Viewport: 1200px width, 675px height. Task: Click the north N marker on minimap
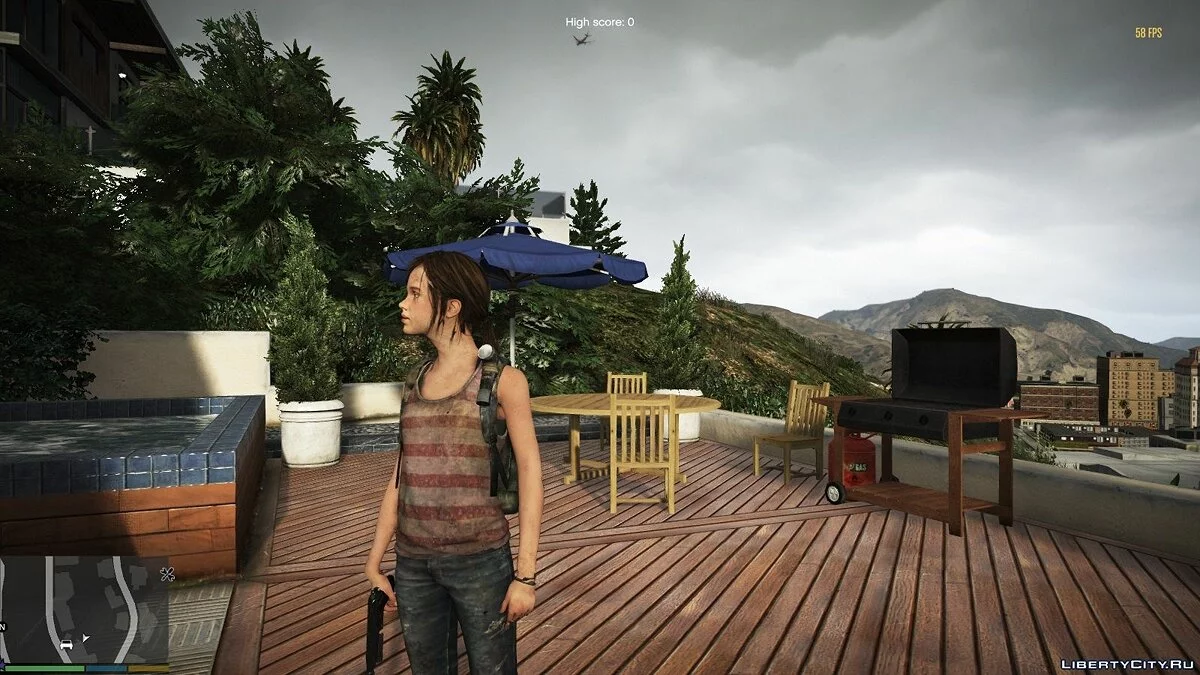pyautogui.click(x=4, y=627)
